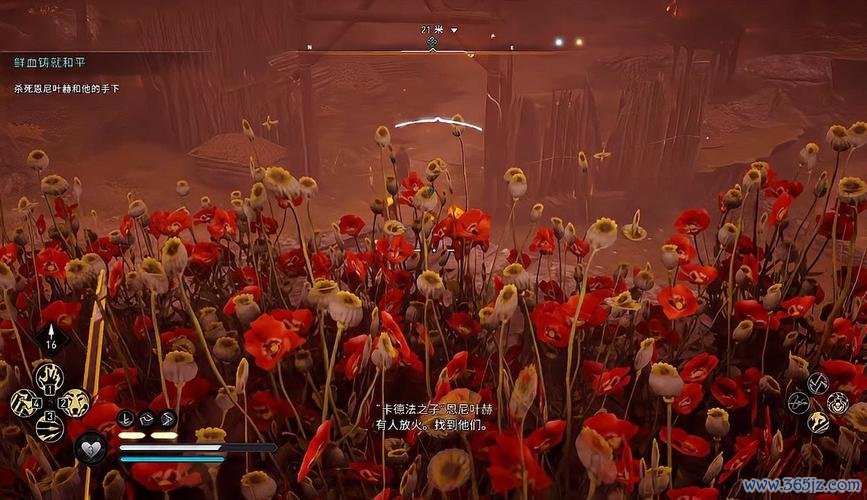Activate the flaming hand ability in slot 1
Screen dimensions: 867x500
point(47,377)
